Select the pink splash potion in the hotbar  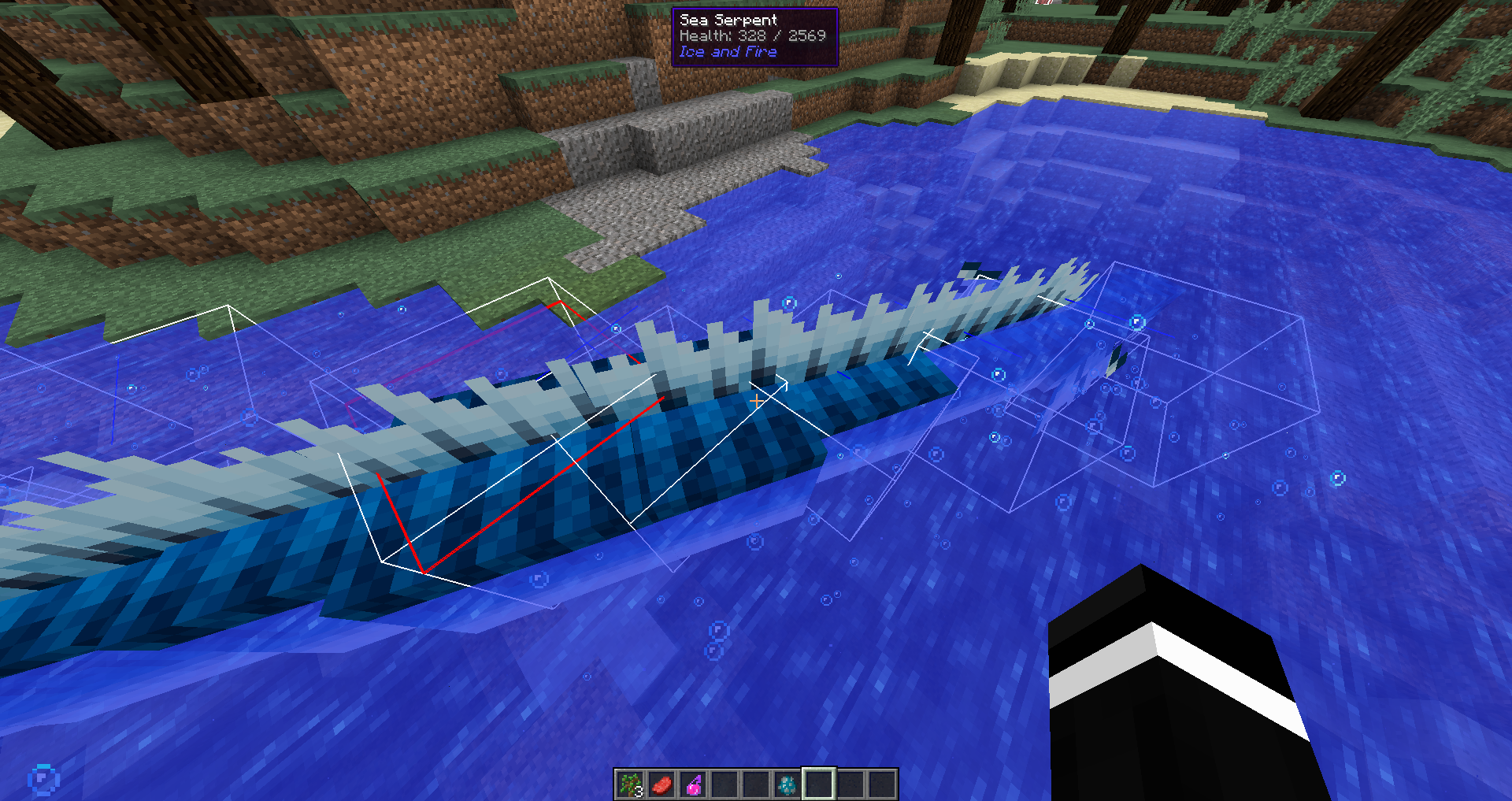pos(694,785)
